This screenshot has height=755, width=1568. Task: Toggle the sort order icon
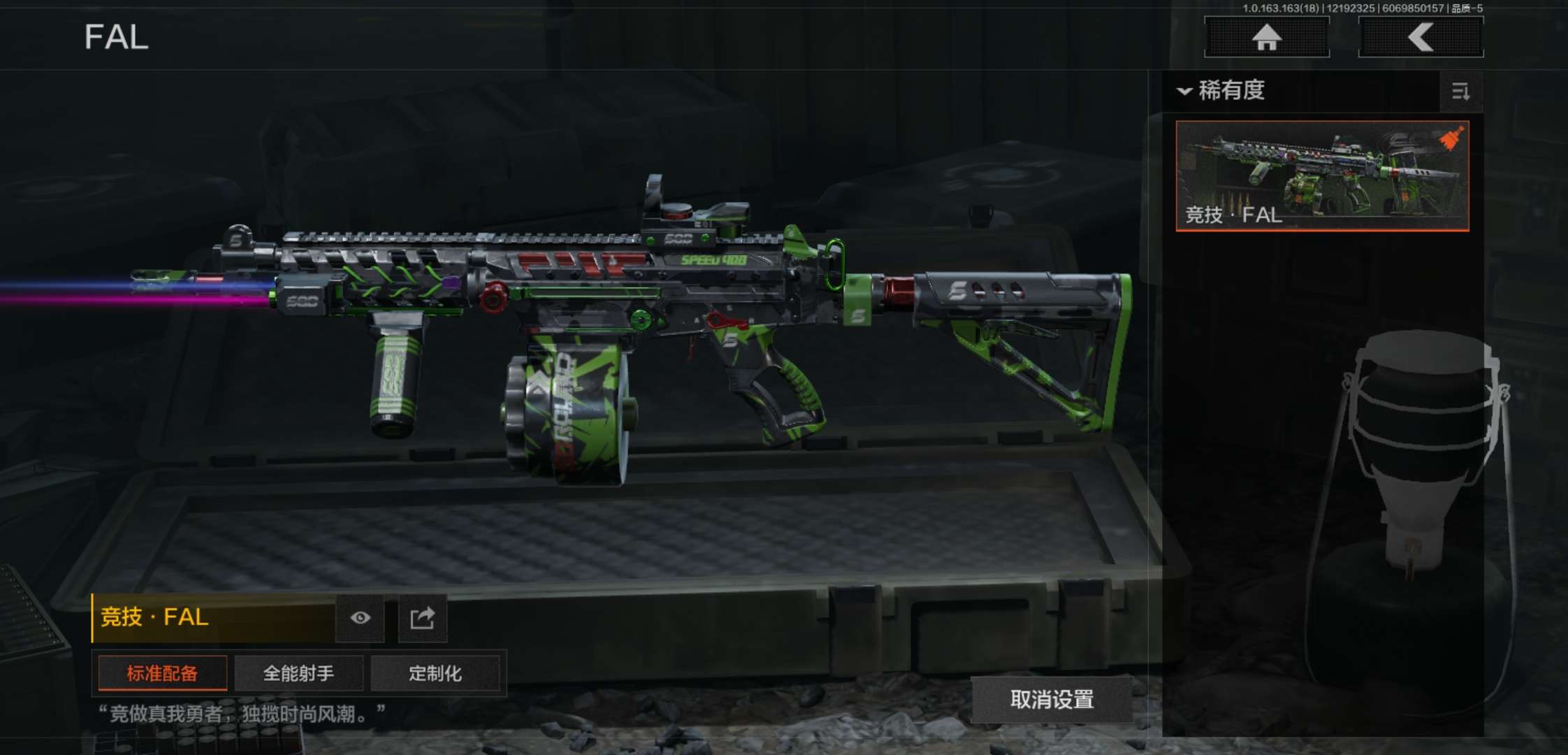point(1460,92)
